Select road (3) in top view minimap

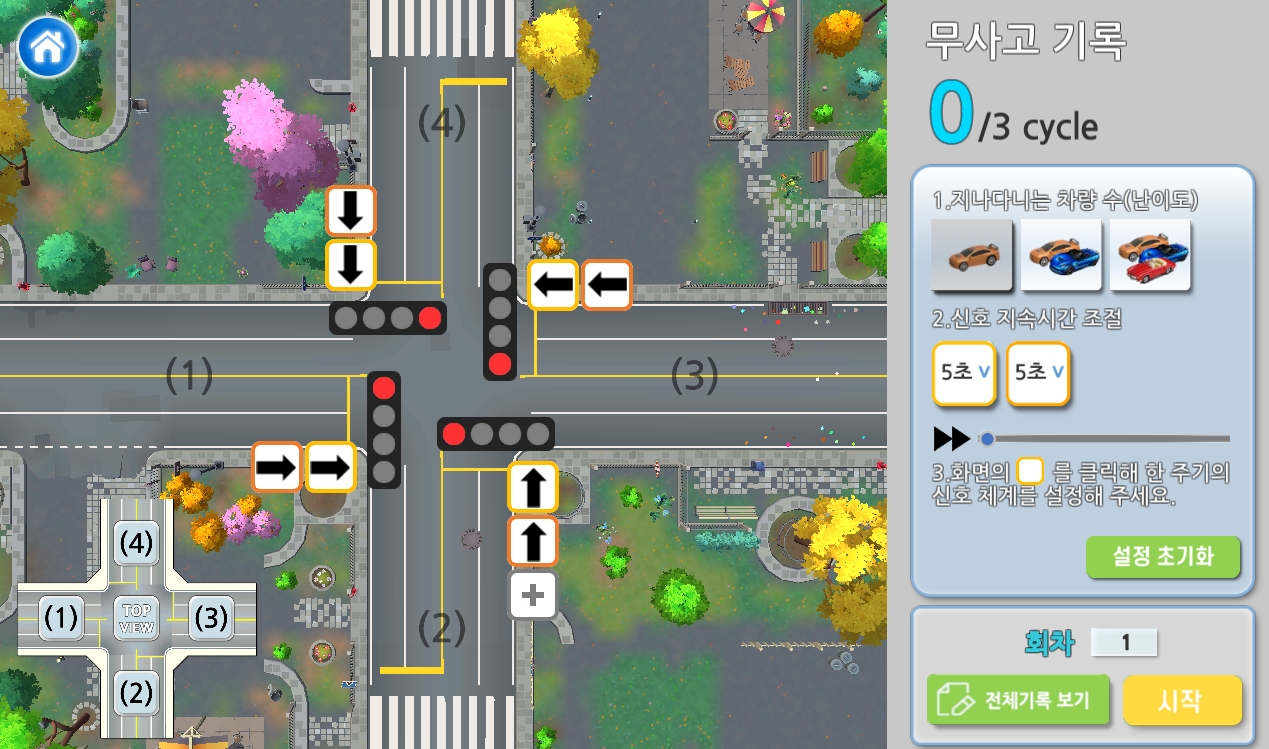click(210, 618)
